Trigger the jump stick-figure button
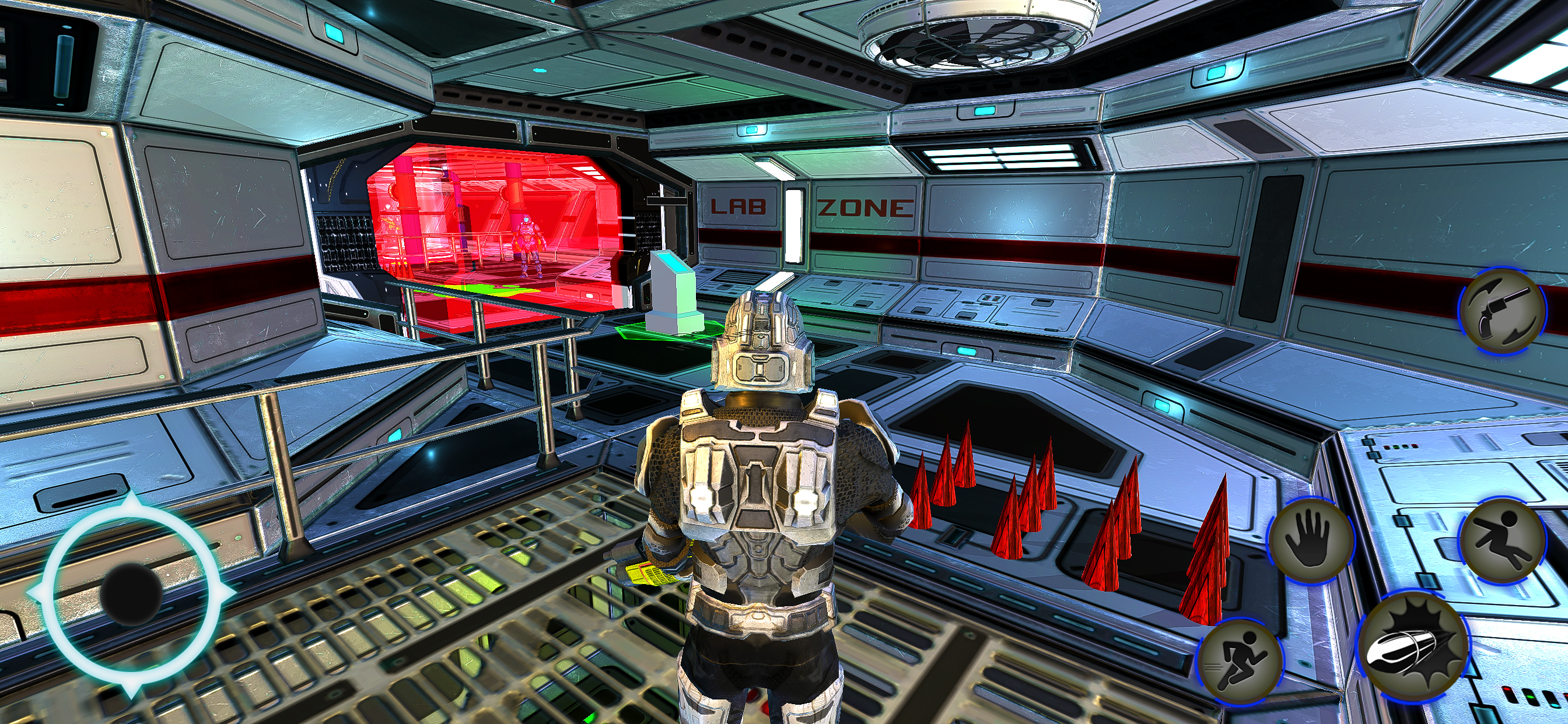This screenshot has height=724, width=1568. (1503, 542)
